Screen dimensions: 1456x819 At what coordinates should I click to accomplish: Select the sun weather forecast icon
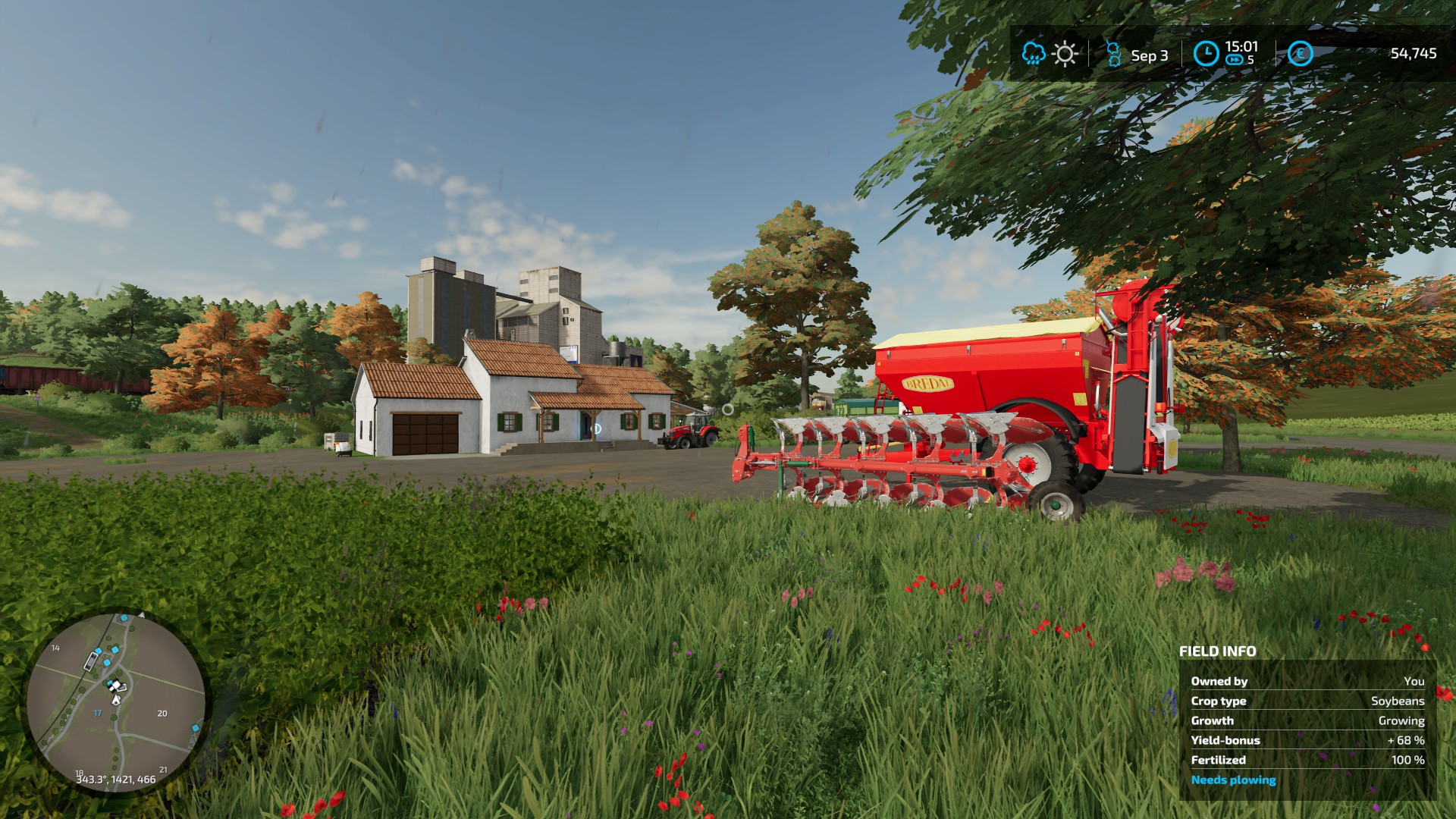(x=1065, y=54)
